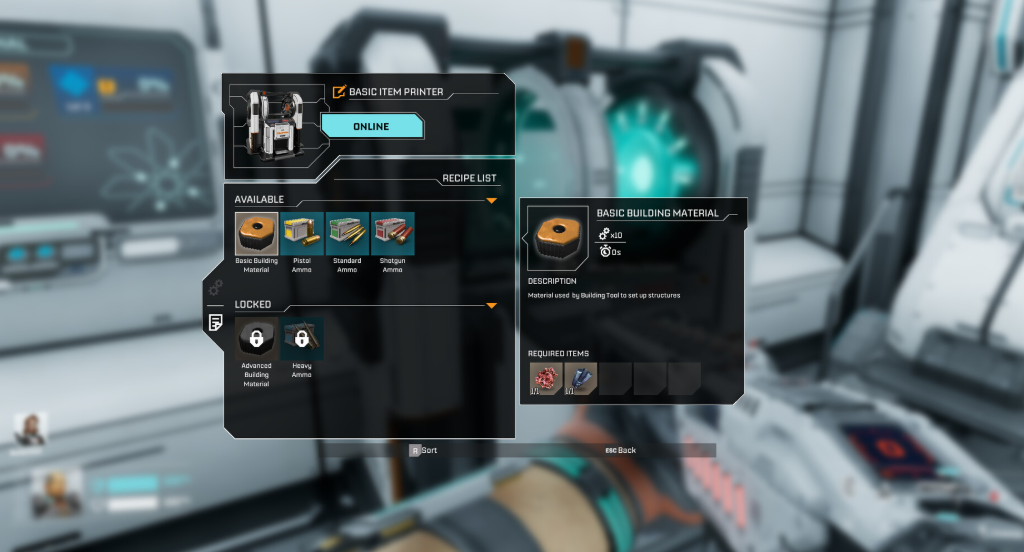Screen dimensions: 1024x552
Task: Select the locked Heavy Ammo recipe
Action: coord(301,339)
